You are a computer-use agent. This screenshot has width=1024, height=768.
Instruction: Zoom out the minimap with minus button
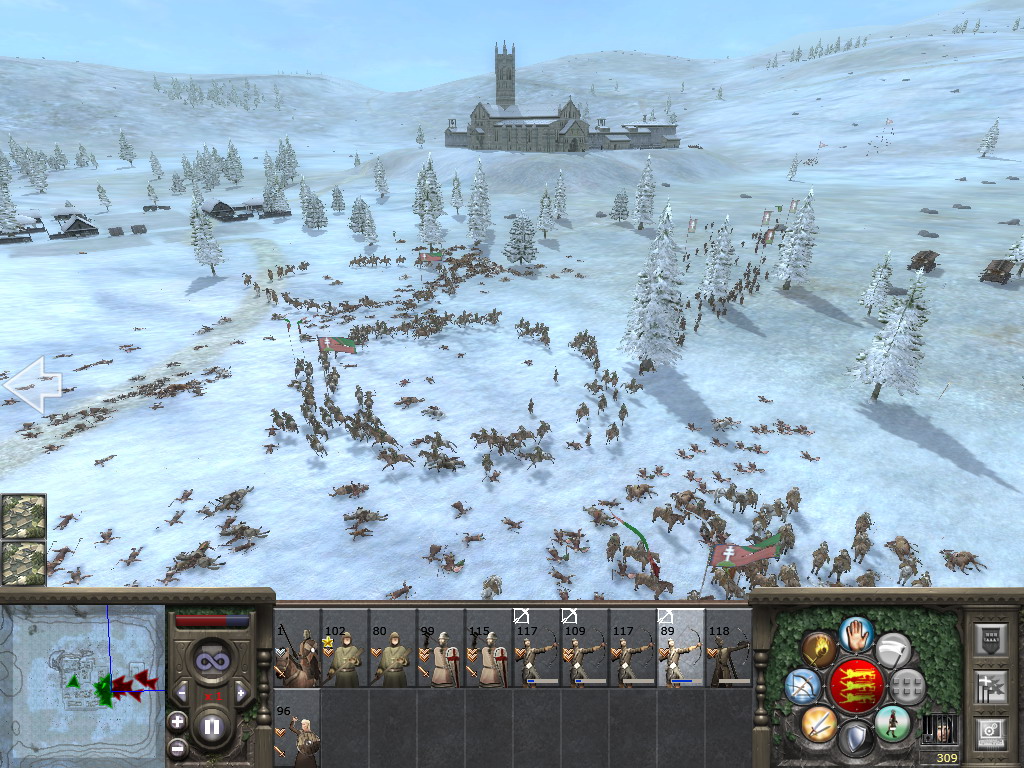coord(177,747)
